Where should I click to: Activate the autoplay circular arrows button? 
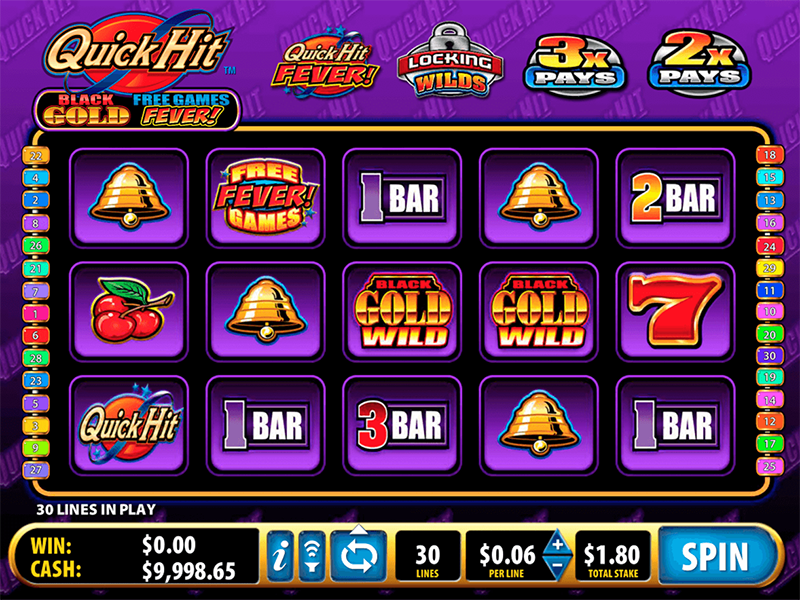coord(357,554)
